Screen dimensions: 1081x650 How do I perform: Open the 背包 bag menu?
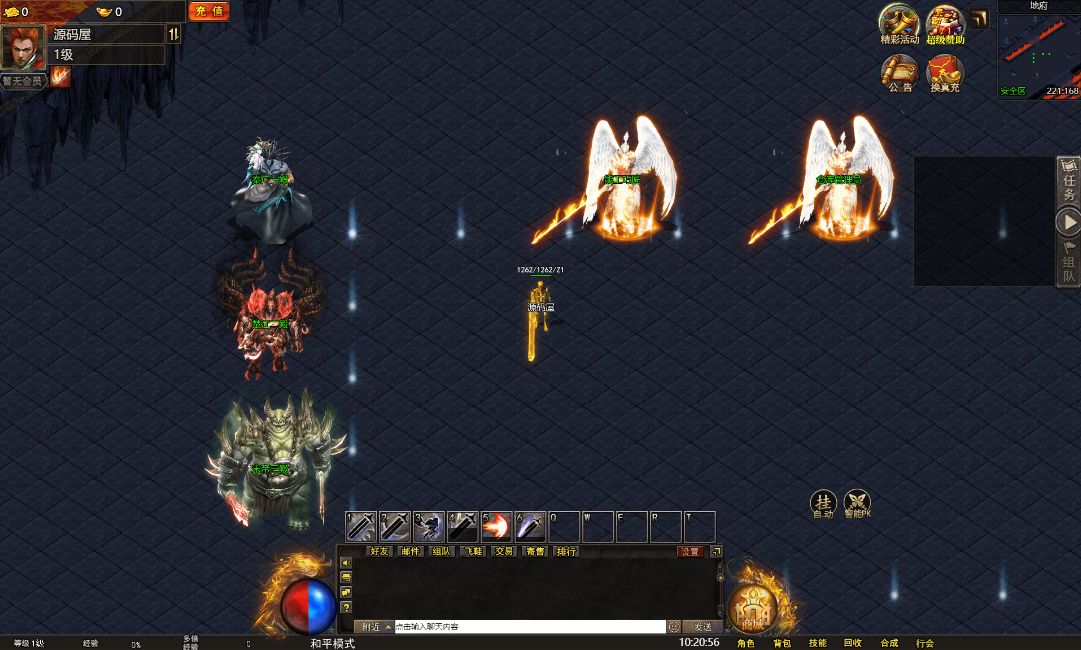coord(782,643)
